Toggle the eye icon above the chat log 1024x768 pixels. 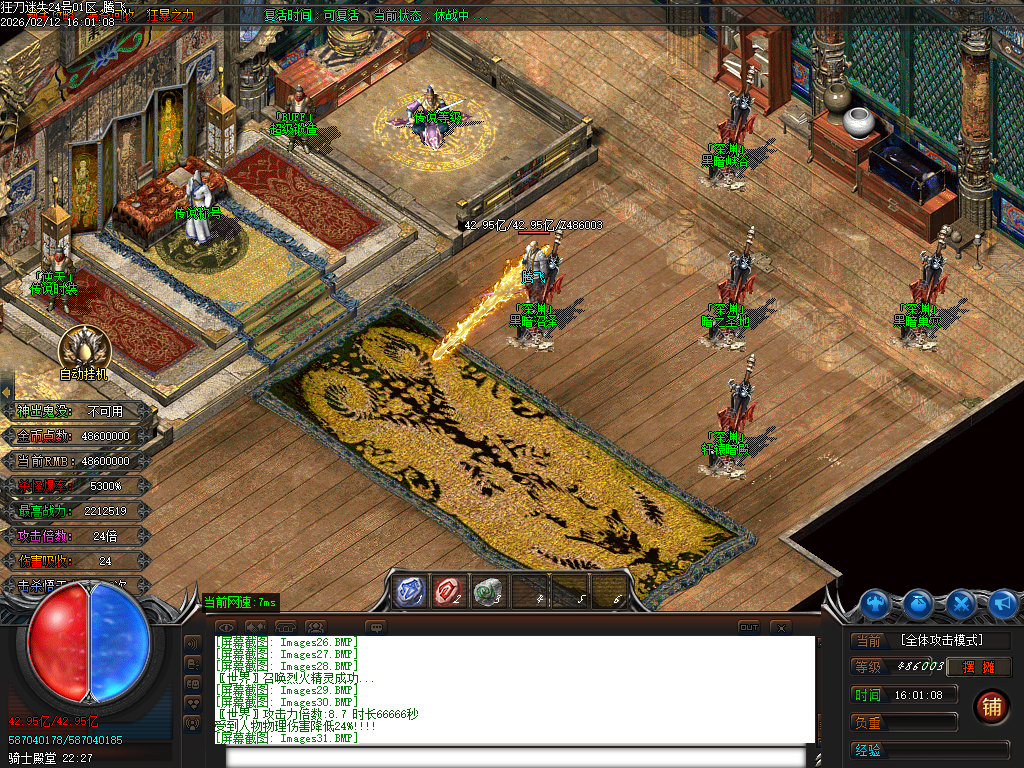tap(225, 627)
